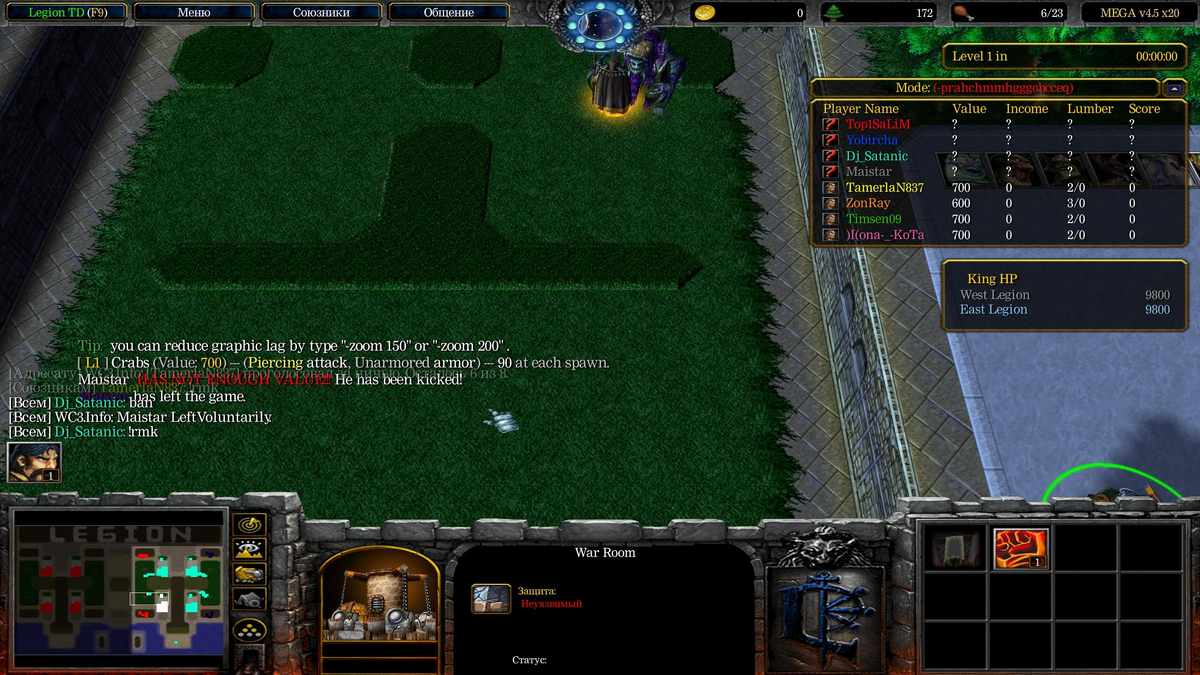
Task: Click the gold coin resource icon
Action: point(704,13)
